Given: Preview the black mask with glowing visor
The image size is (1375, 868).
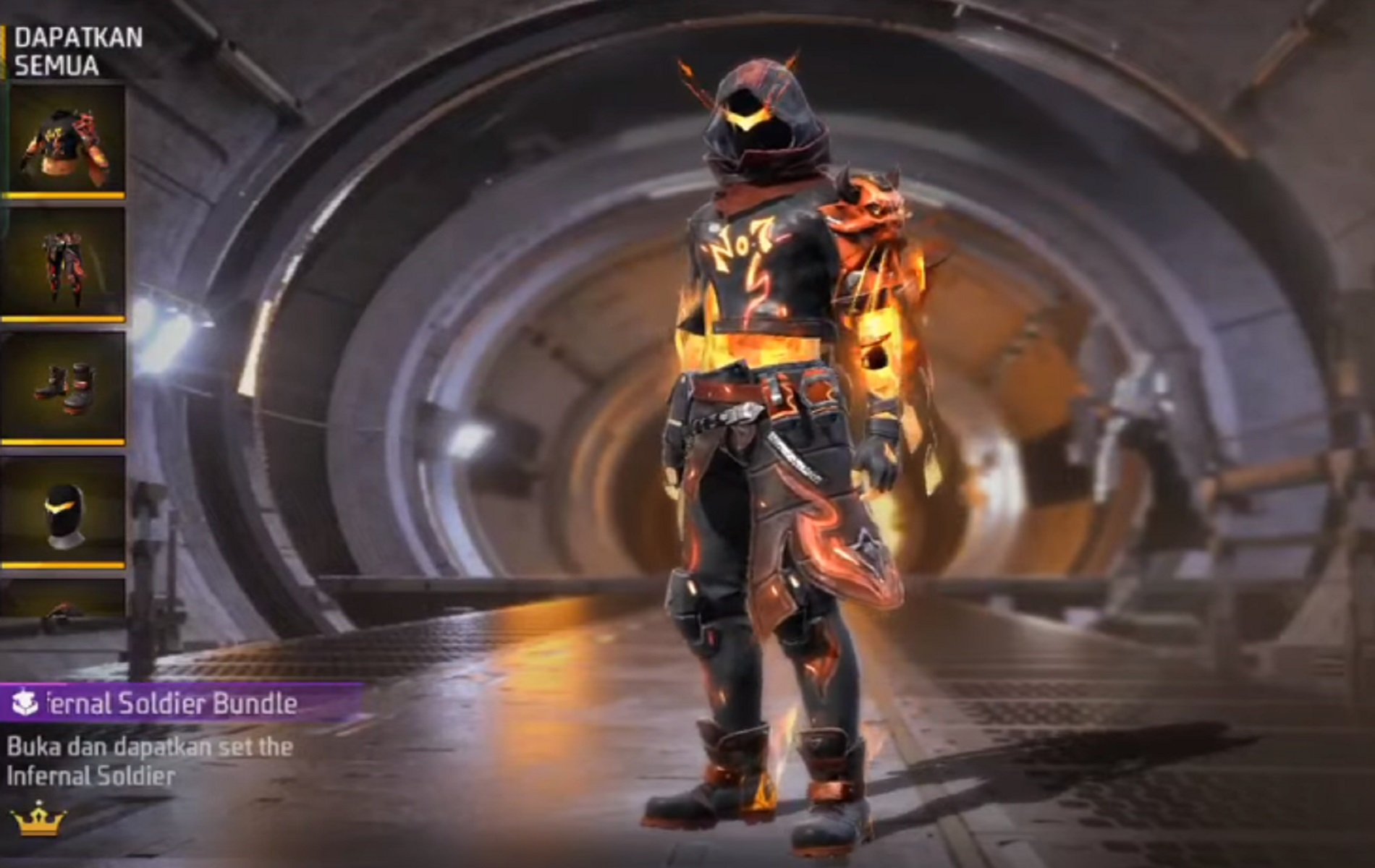Looking at the screenshot, I should (64, 511).
